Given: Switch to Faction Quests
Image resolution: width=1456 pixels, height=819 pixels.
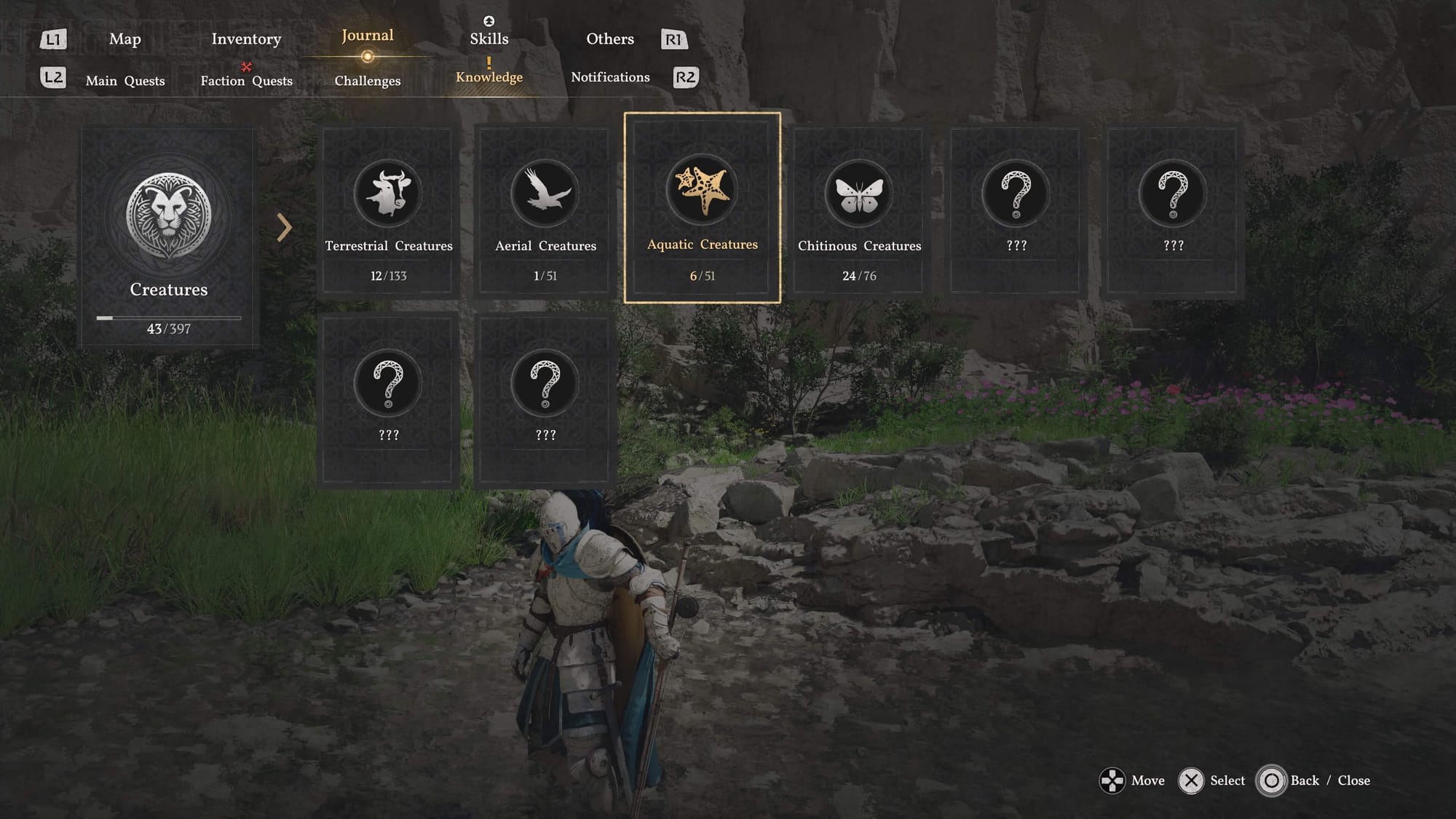Looking at the screenshot, I should [x=246, y=81].
